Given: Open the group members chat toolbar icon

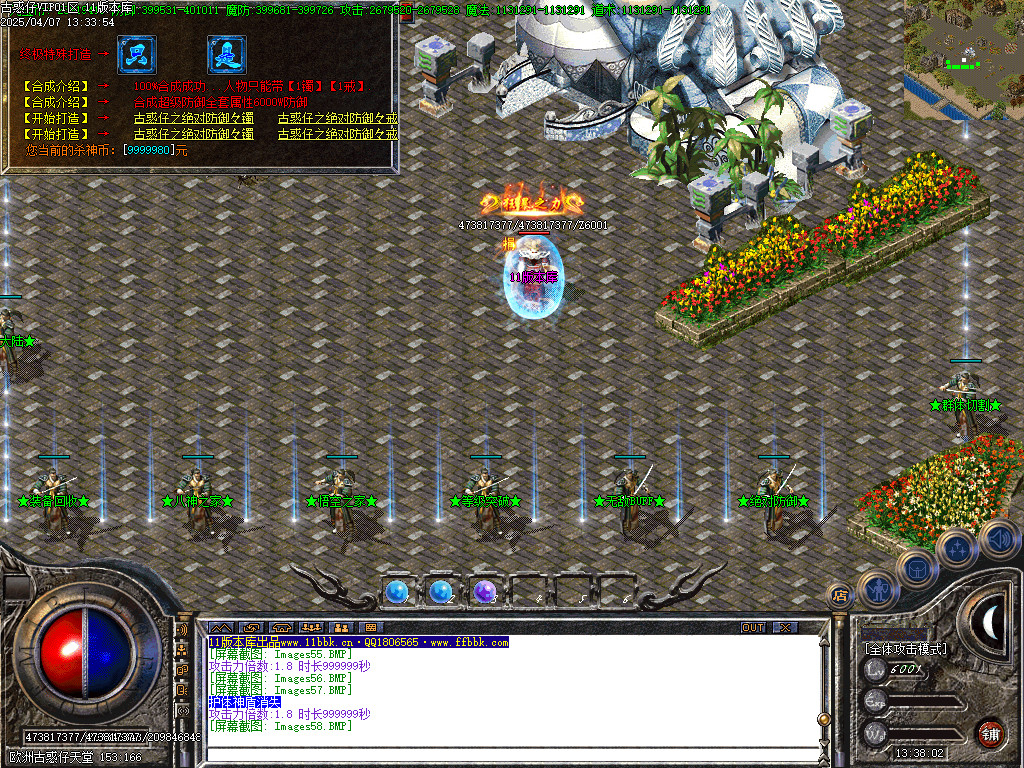Looking at the screenshot, I should (x=310, y=627).
